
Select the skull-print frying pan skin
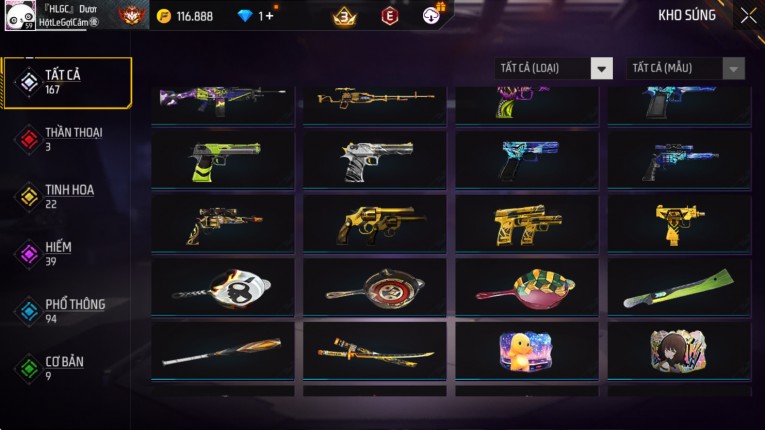click(223, 287)
